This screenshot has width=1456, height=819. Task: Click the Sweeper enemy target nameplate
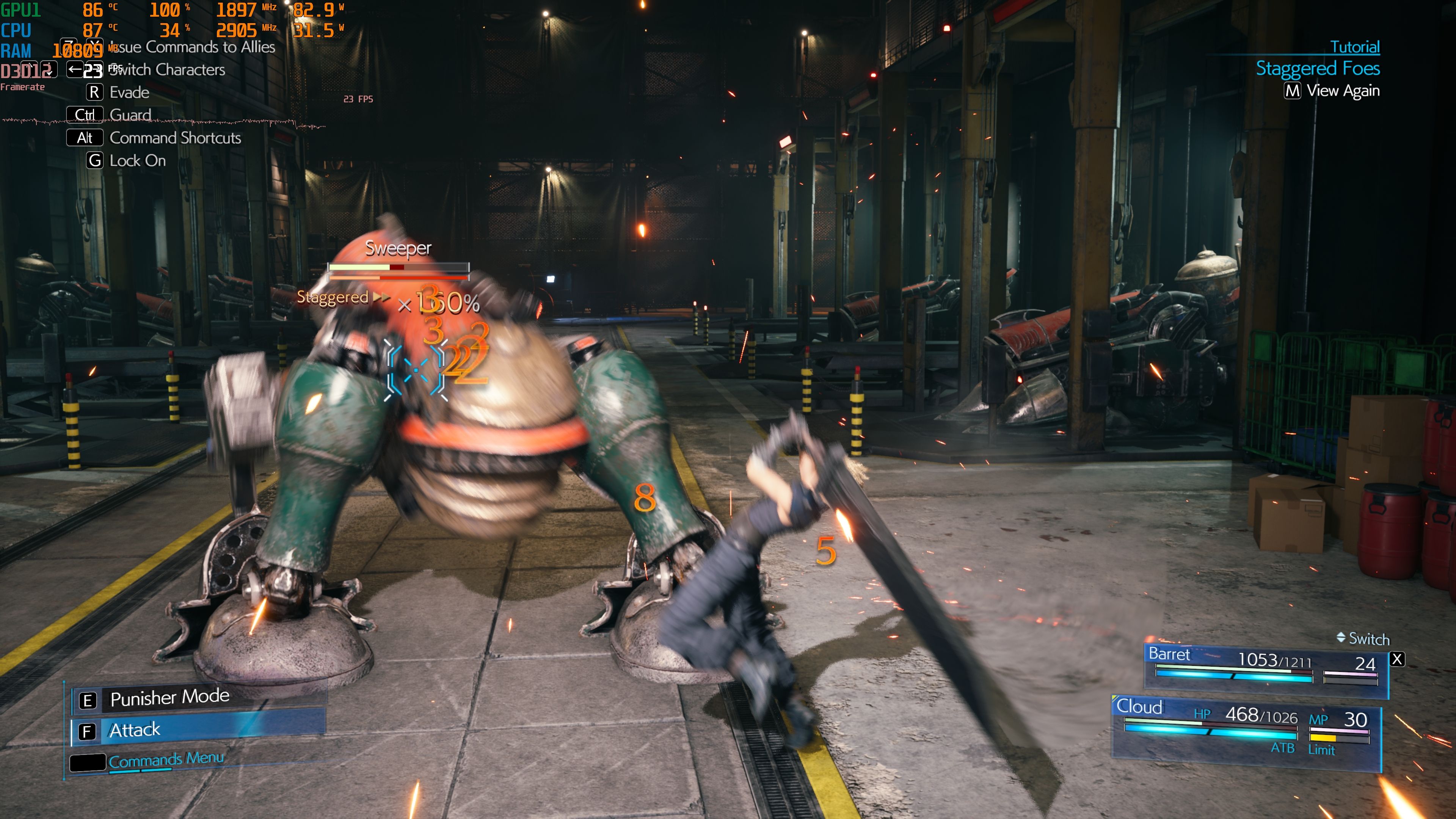coord(398,249)
